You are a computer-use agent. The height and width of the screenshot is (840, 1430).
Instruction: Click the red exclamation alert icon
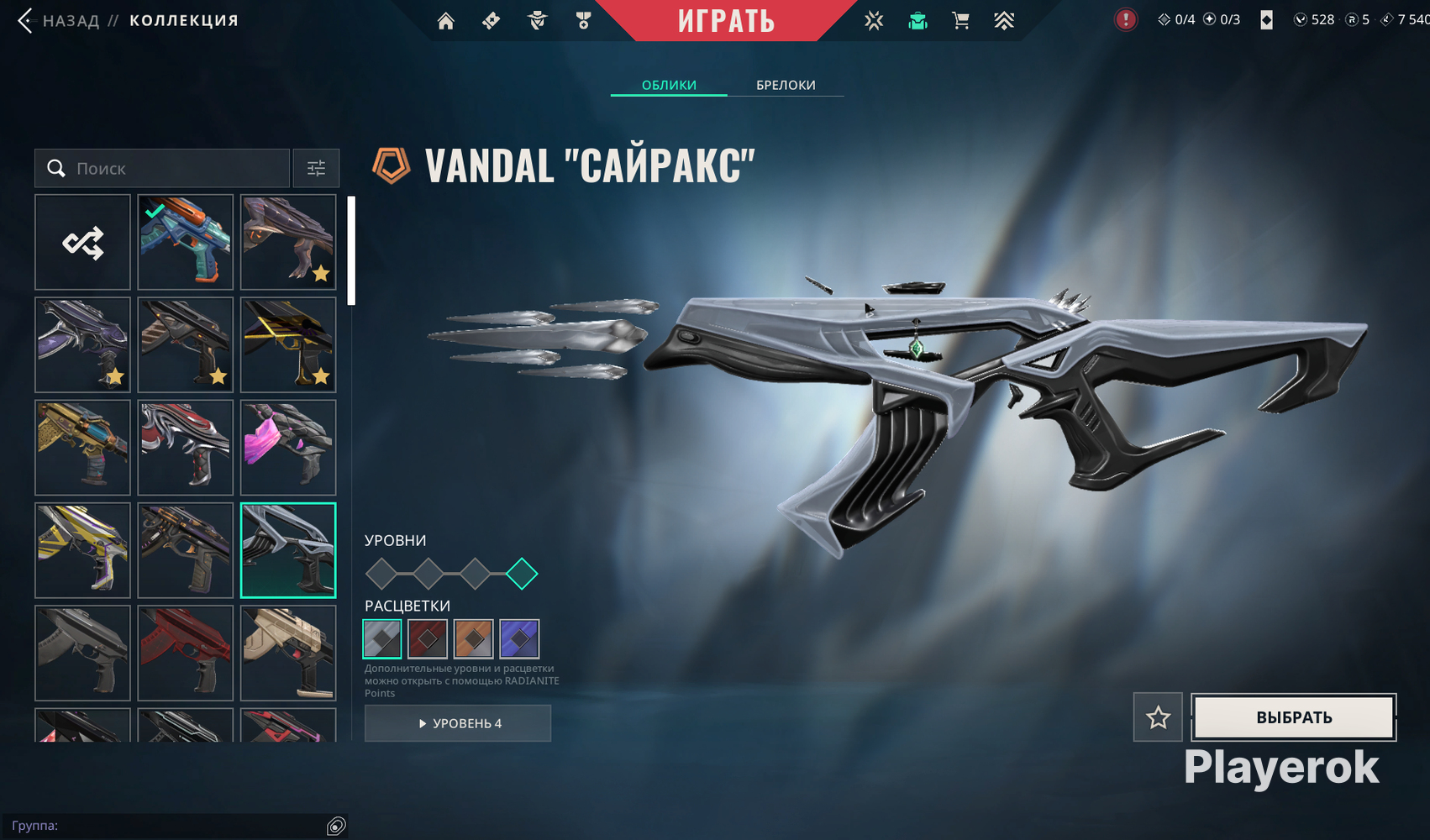pyautogui.click(x=1125, y=19)
